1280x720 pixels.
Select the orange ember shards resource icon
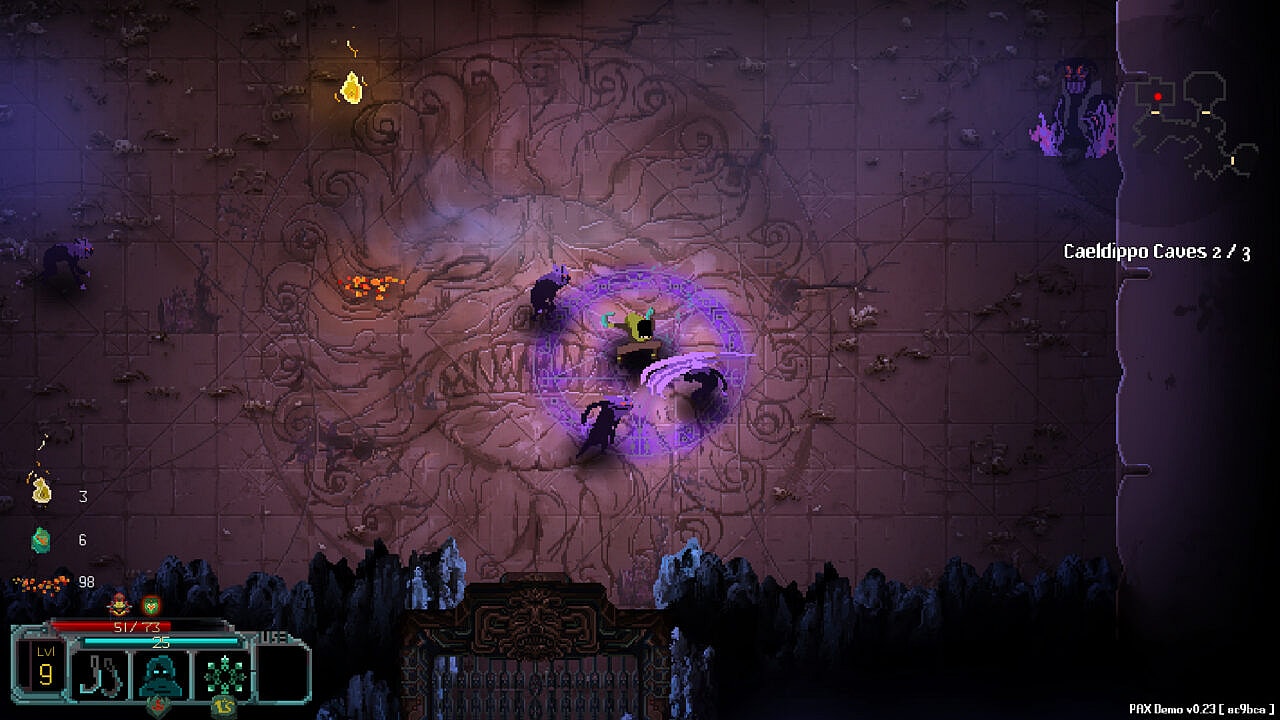click(41, 582)
